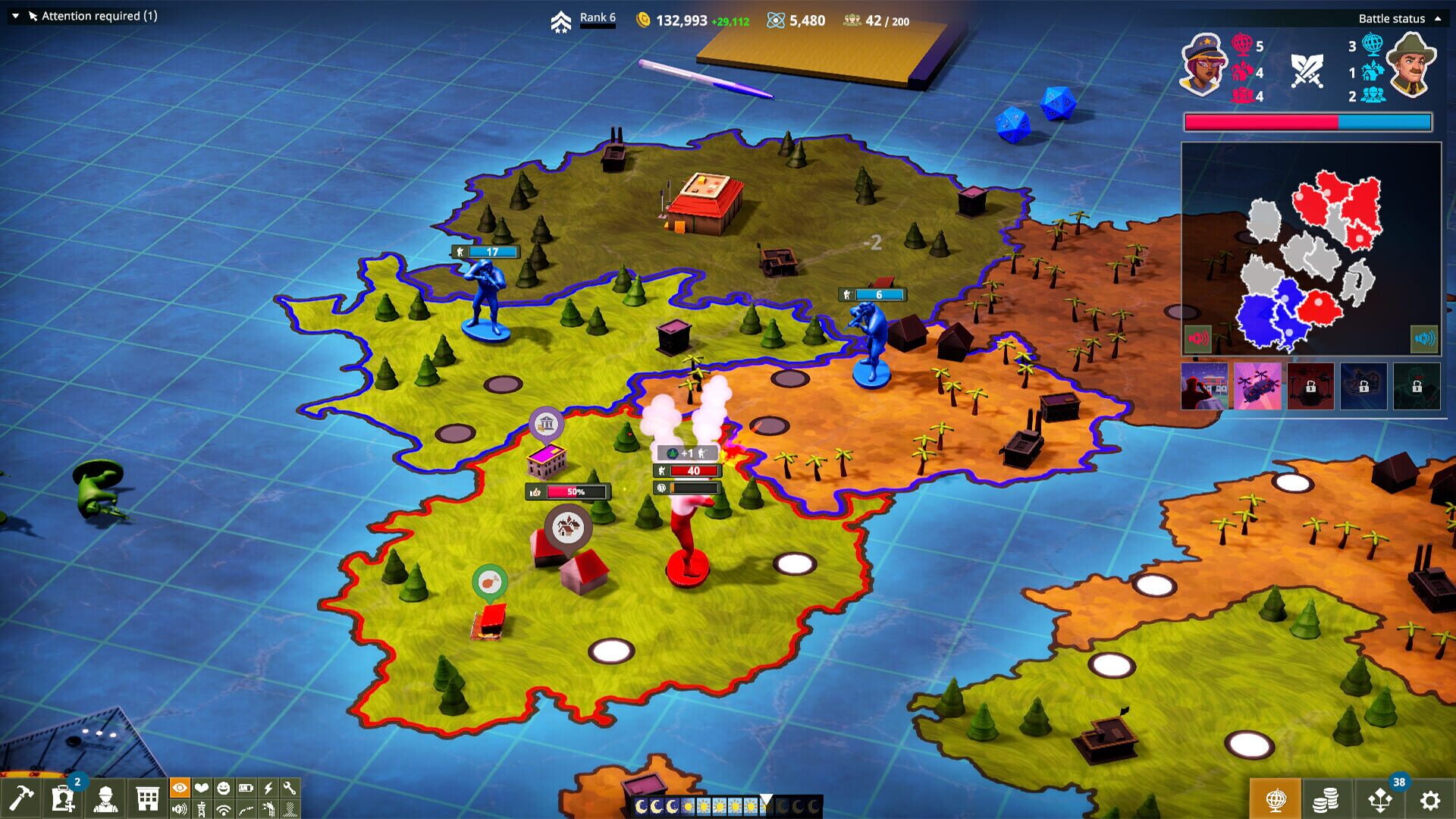Select the hammer construction tool
Viewport: 1456px width, 819px height.
pyautogui.click(x=20, y=796)
